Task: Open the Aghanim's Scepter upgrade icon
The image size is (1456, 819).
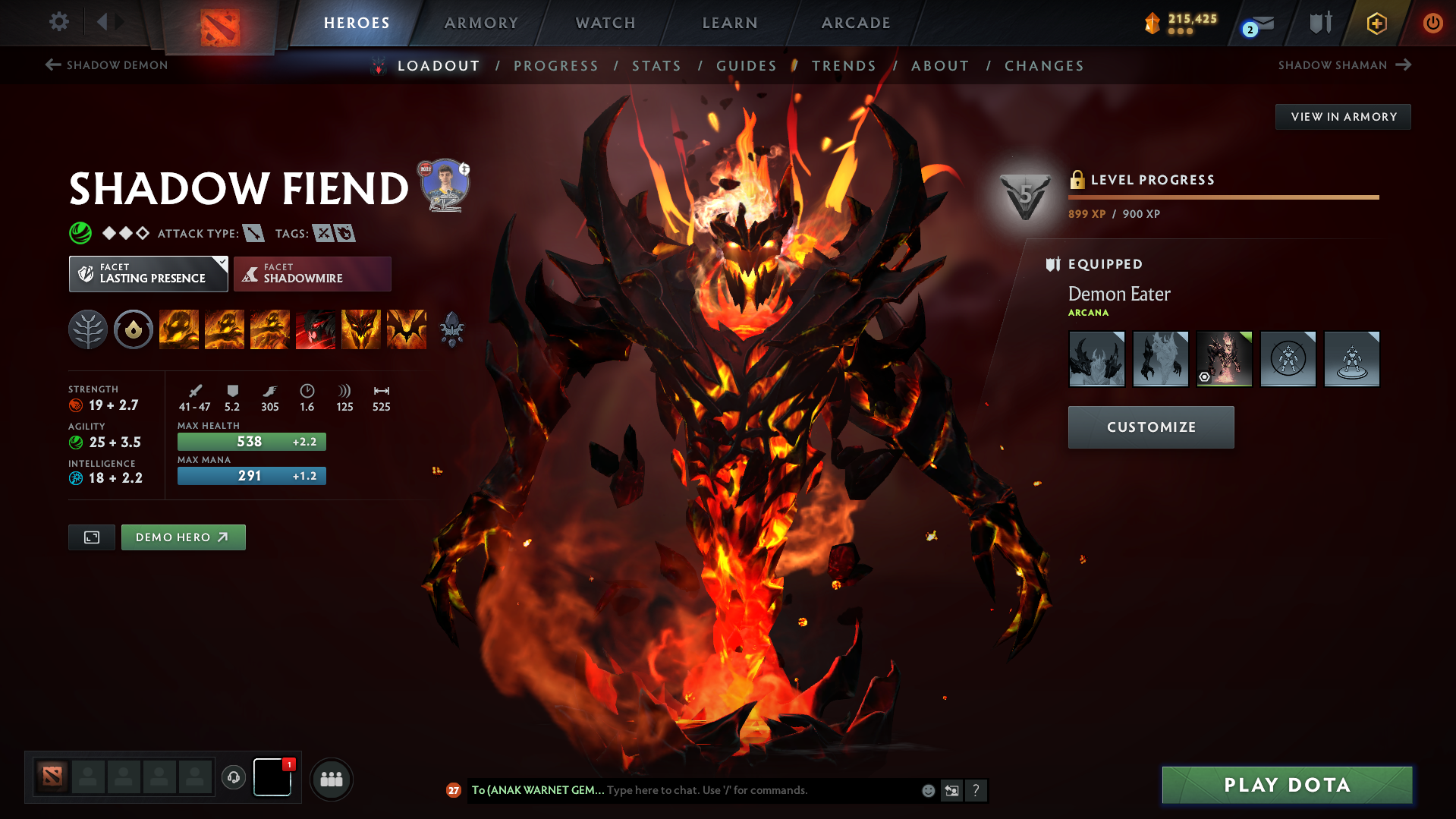Action: (451, 329)
